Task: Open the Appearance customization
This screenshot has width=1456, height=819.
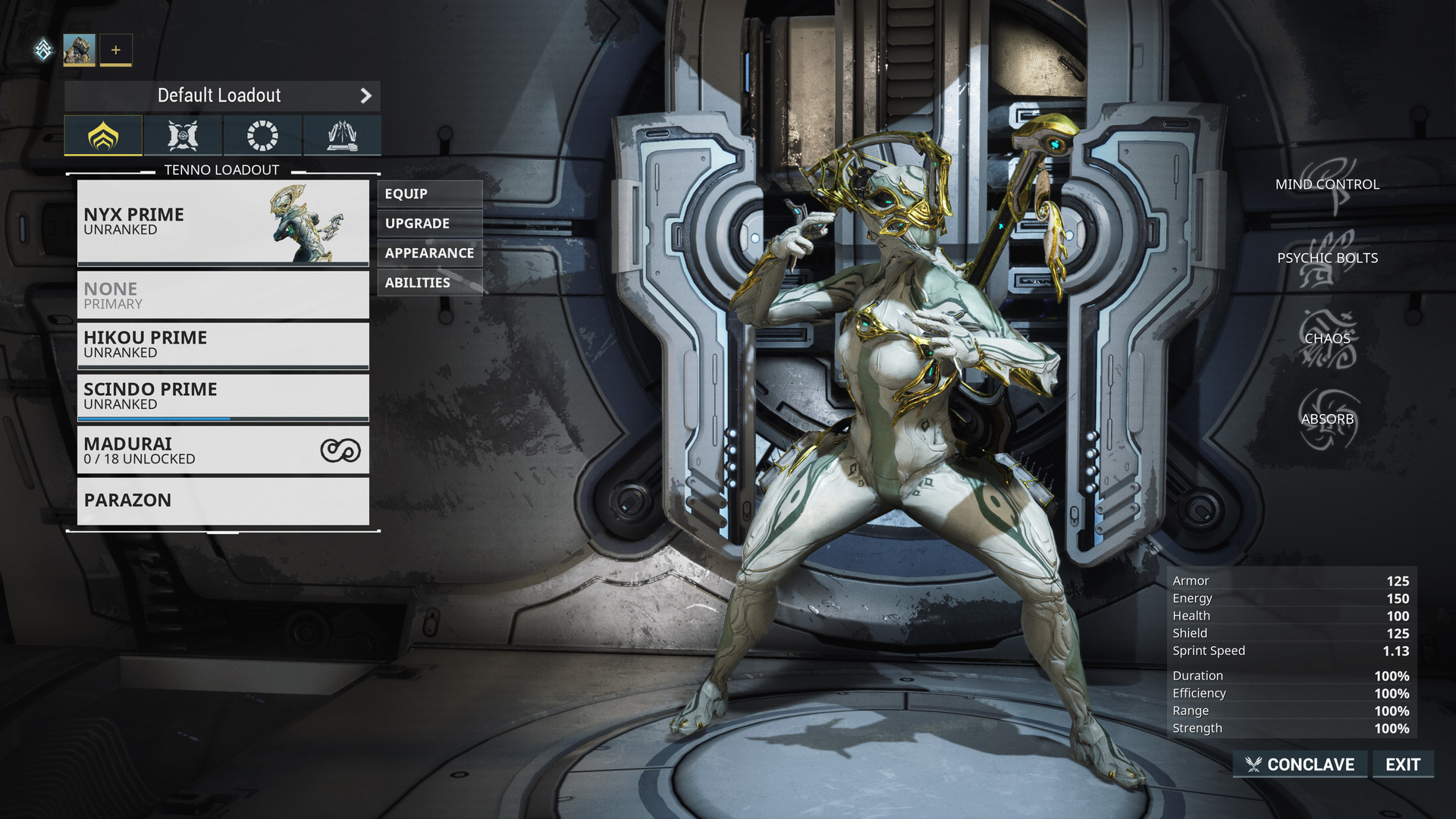Action: 429,253
